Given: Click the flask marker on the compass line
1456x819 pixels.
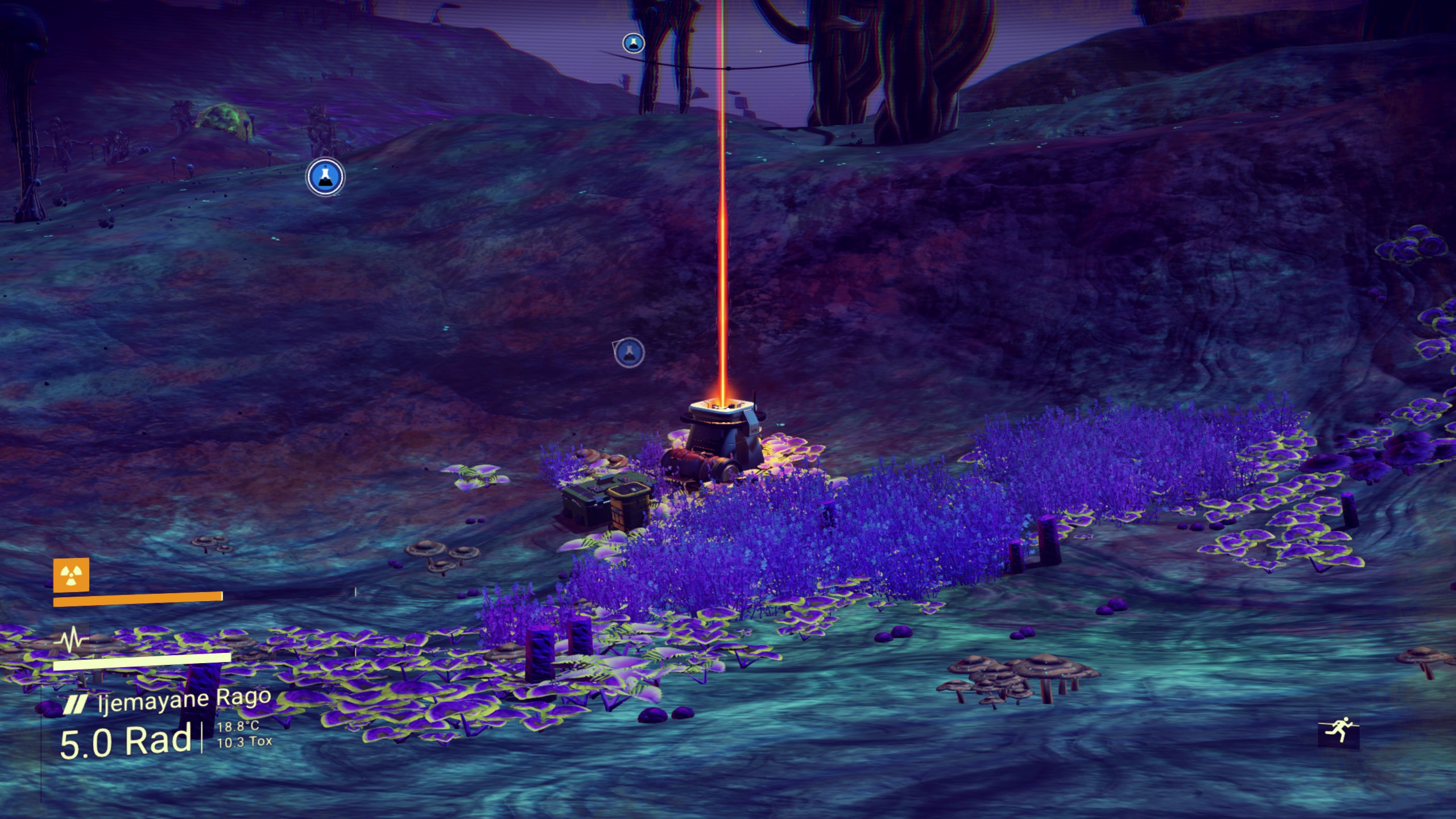Looking at the screenshot, I should click(x=633, y=43).
